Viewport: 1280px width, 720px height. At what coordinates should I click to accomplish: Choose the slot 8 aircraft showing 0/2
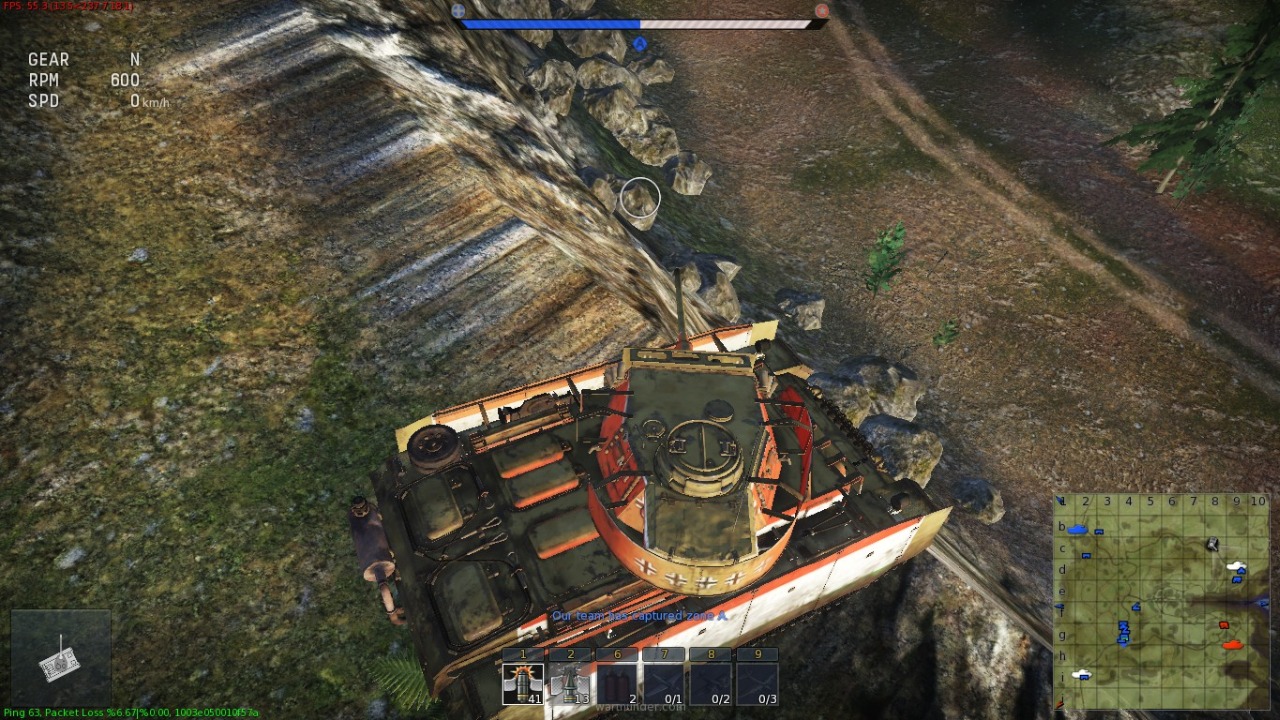711,684
